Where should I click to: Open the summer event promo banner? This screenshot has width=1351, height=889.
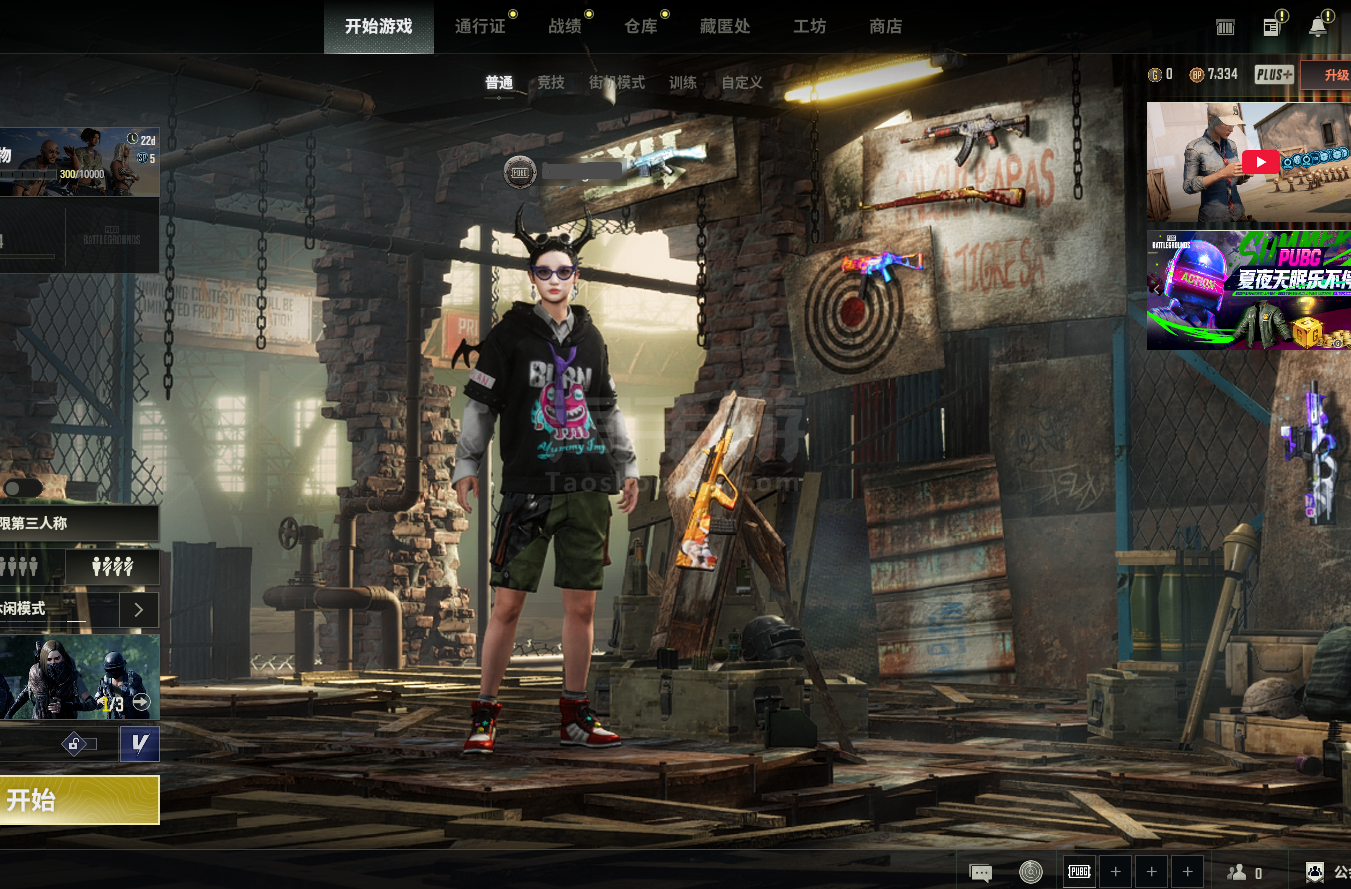click(1249, 290)
